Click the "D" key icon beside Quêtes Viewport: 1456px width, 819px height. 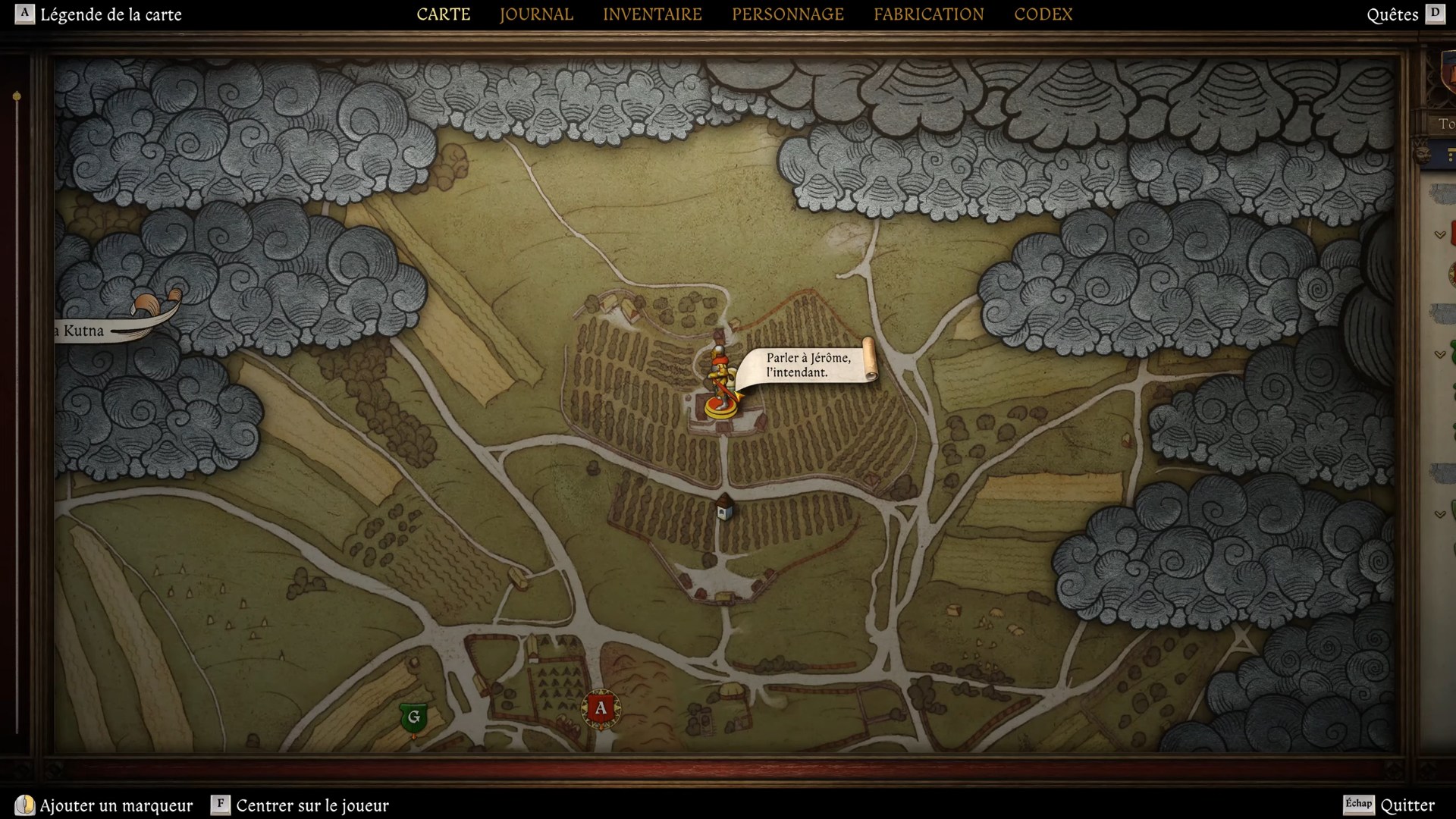(x=1436, y=14)
